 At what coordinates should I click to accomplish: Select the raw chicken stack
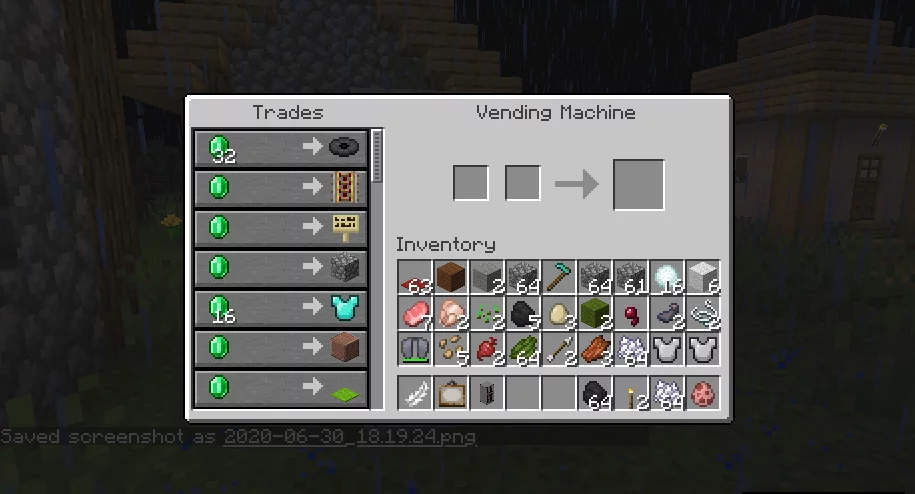451,315
